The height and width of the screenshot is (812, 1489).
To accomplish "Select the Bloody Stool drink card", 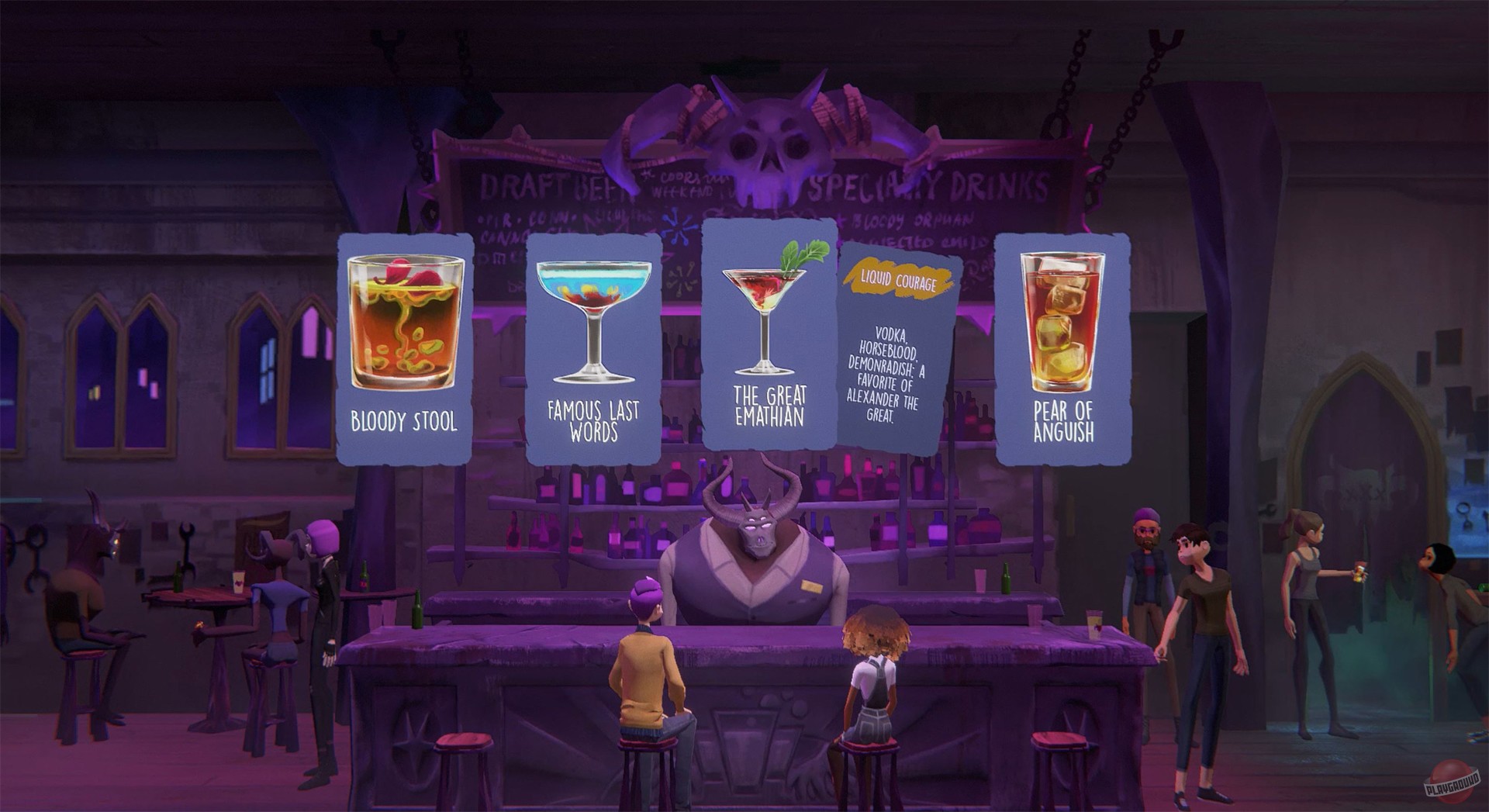I will (402, 341).
